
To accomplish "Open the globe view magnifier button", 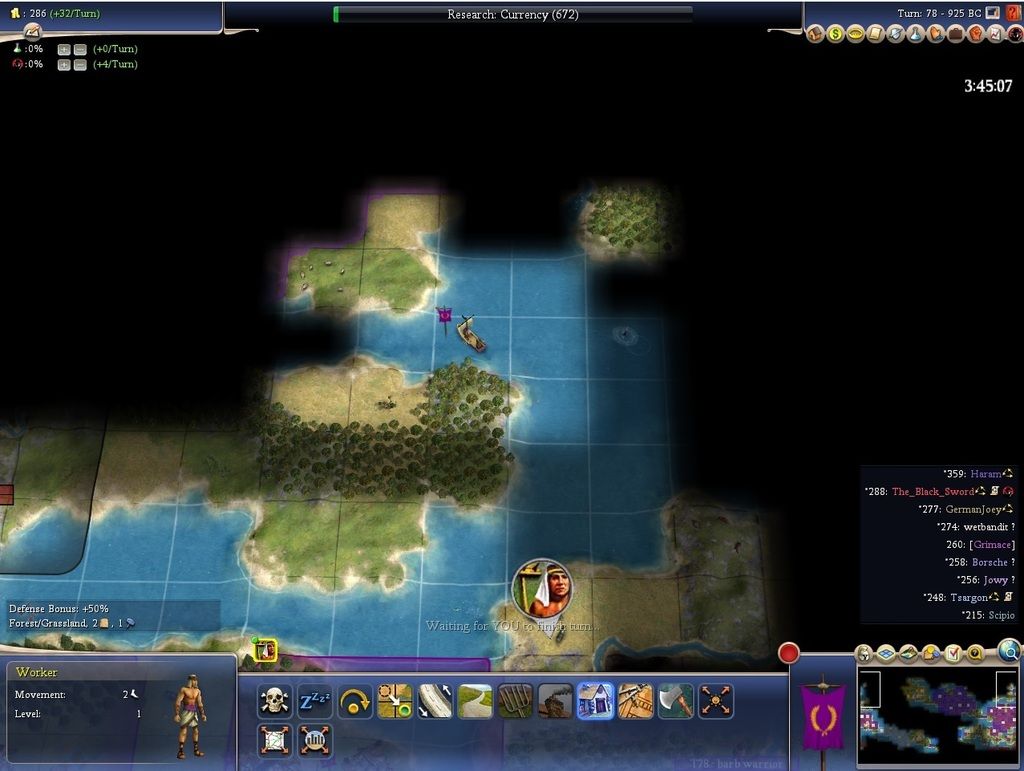I will 1009,651.
